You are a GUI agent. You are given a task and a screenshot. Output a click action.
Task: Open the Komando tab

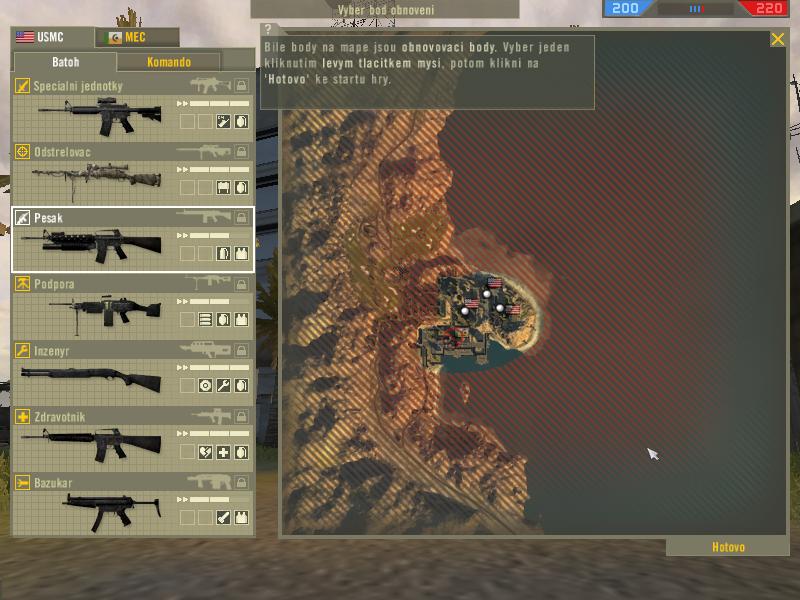(168, 62)
